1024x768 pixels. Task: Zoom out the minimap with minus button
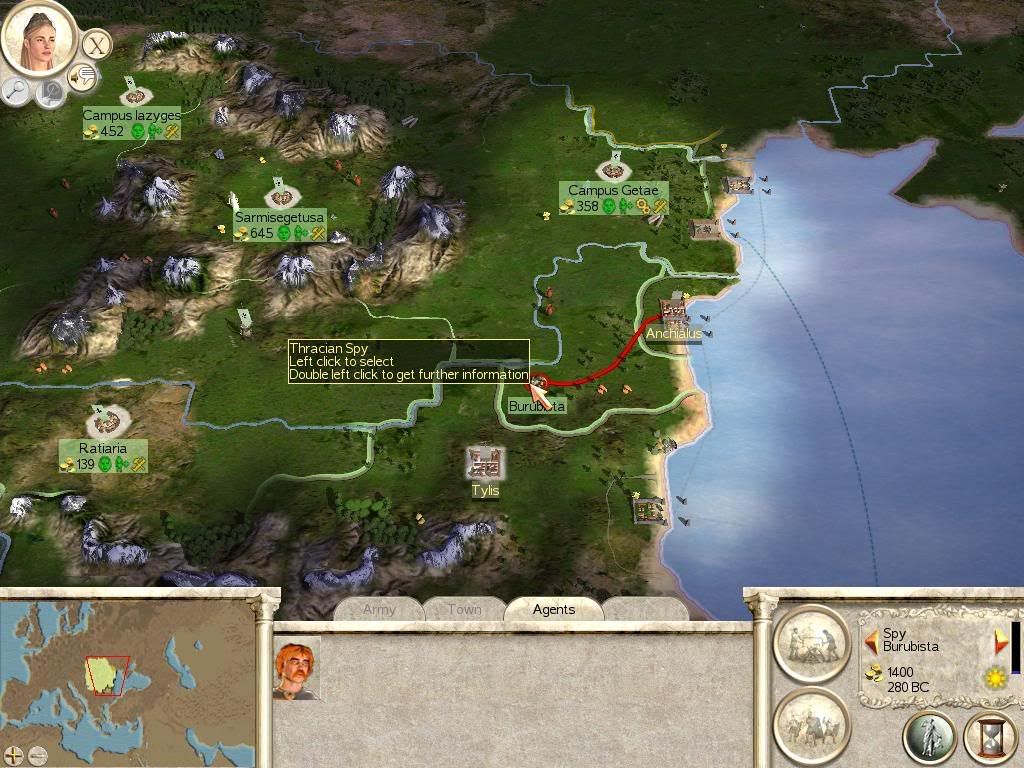tap(37, 754)
